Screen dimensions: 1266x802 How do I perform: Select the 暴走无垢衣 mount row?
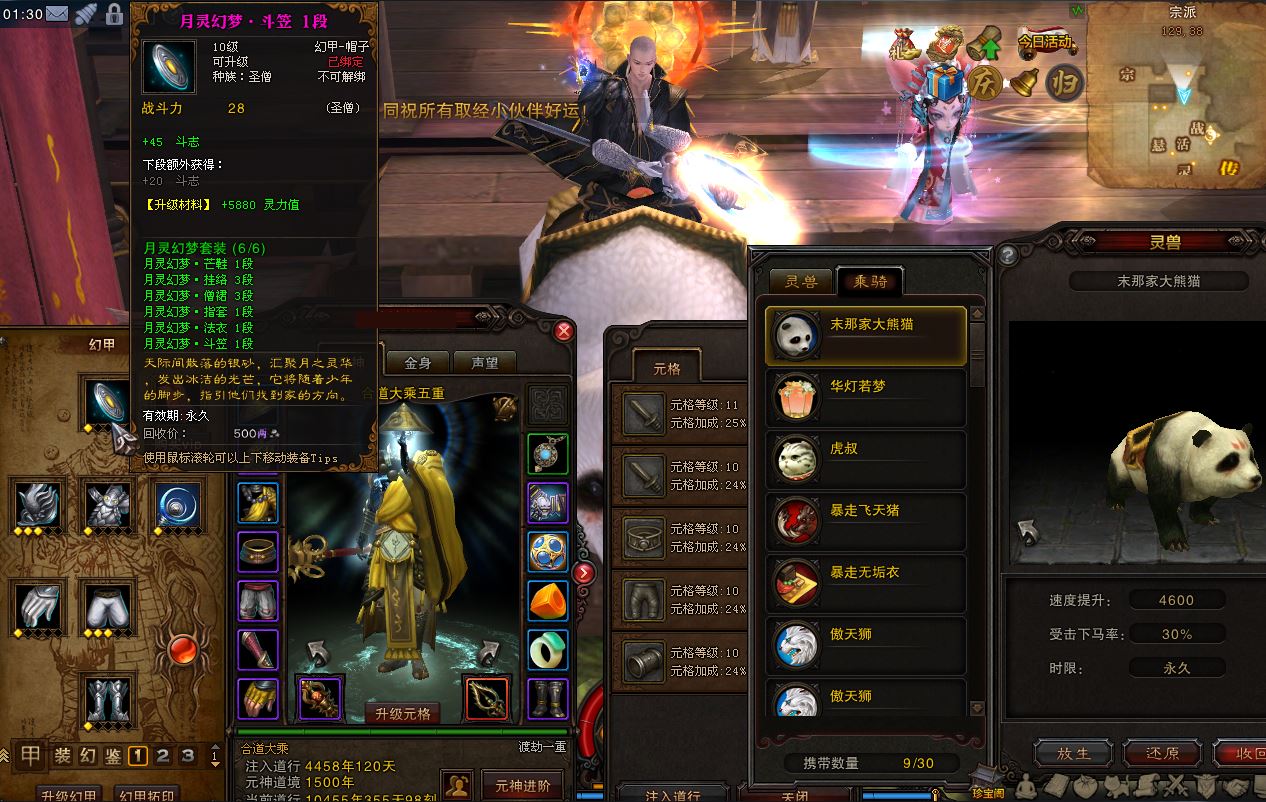[x=866, y=583]
